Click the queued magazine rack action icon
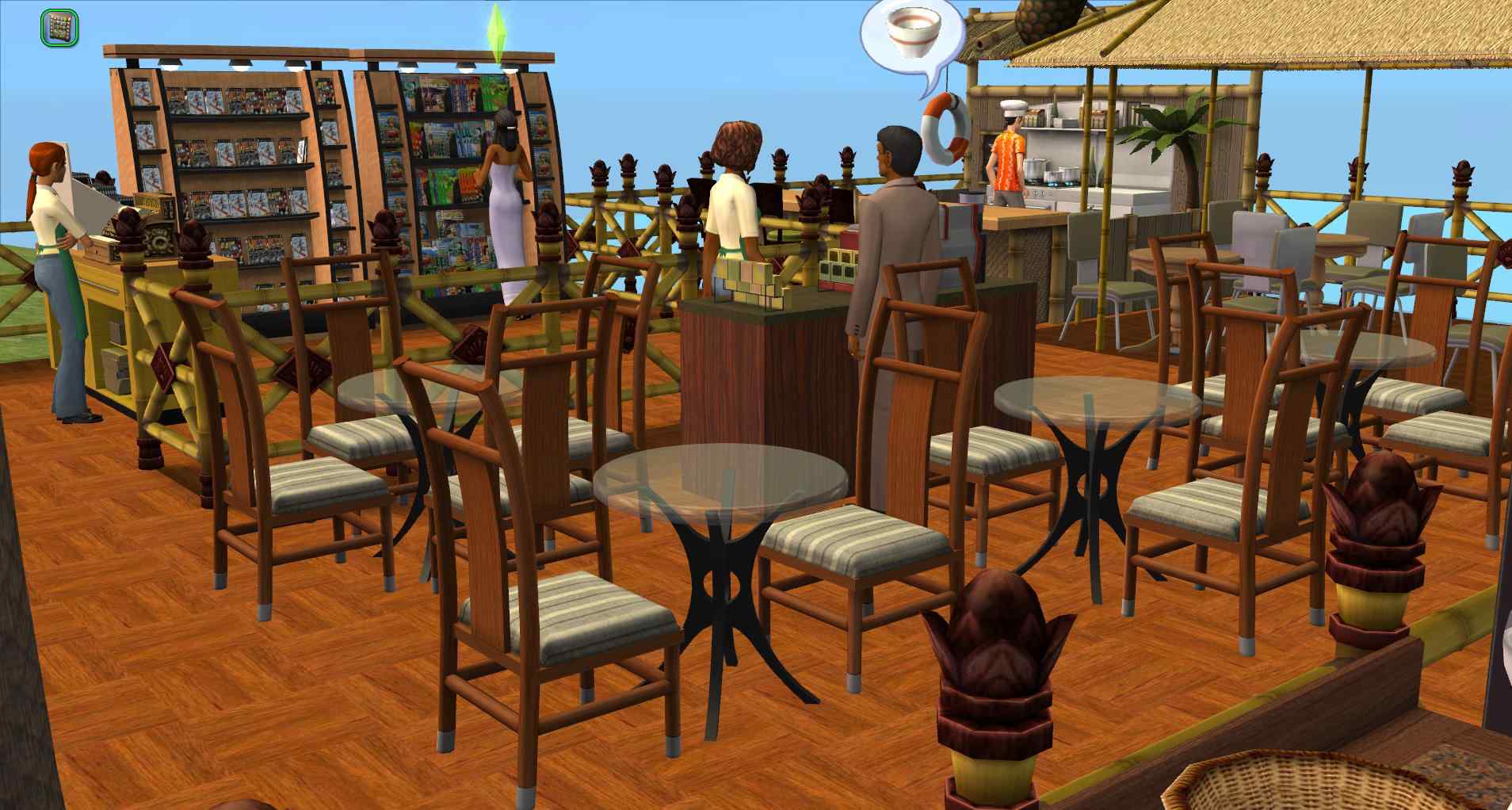Image resolution: width=1512 pixels, height=810 pixels. (59, 28)
